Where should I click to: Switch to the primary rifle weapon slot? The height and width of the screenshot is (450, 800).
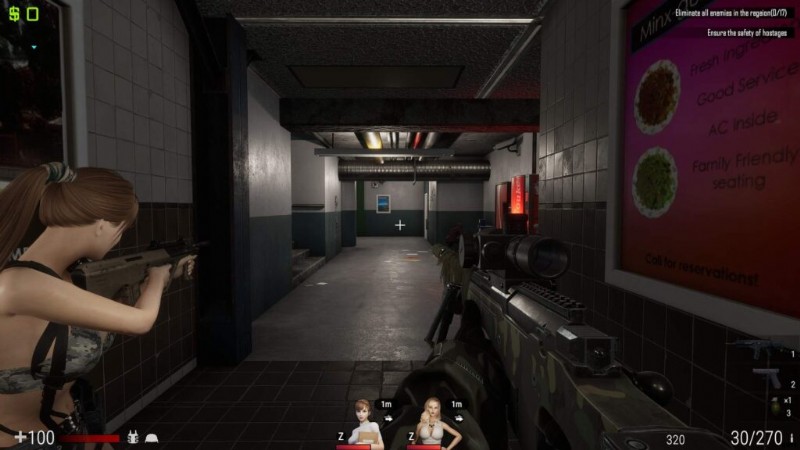click(760, 352)
